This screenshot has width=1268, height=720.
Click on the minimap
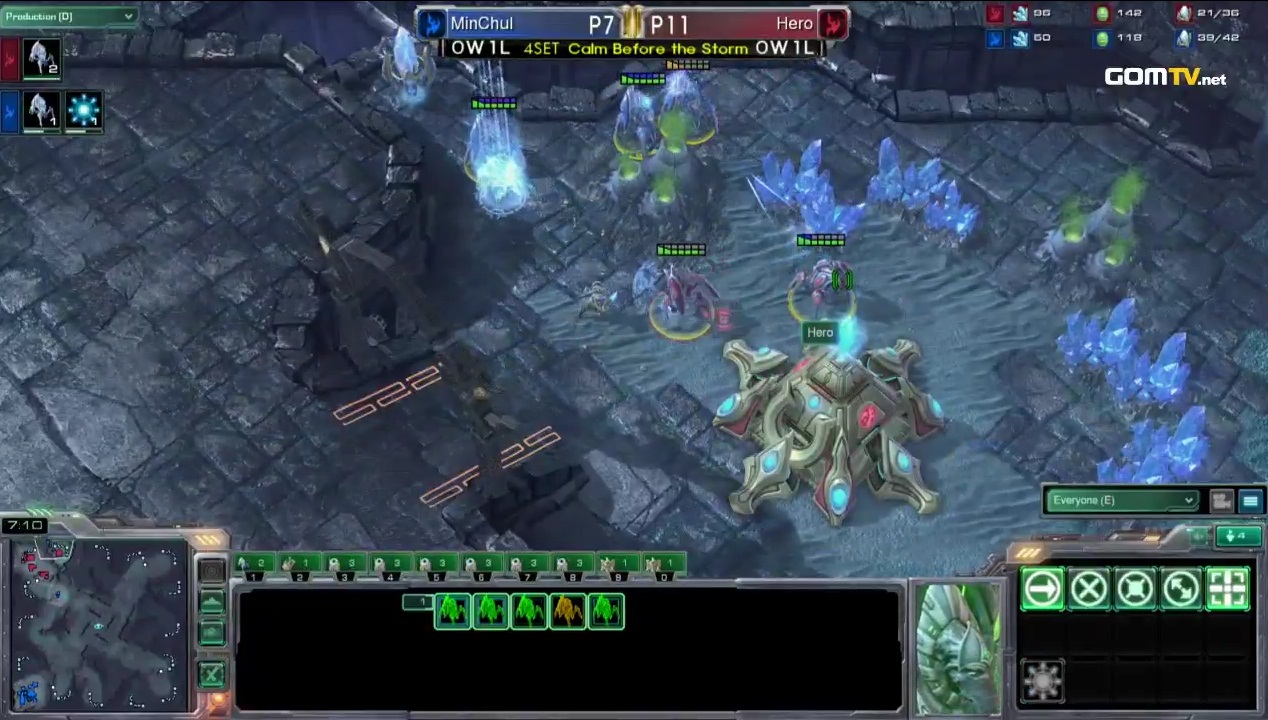(98, 625)
